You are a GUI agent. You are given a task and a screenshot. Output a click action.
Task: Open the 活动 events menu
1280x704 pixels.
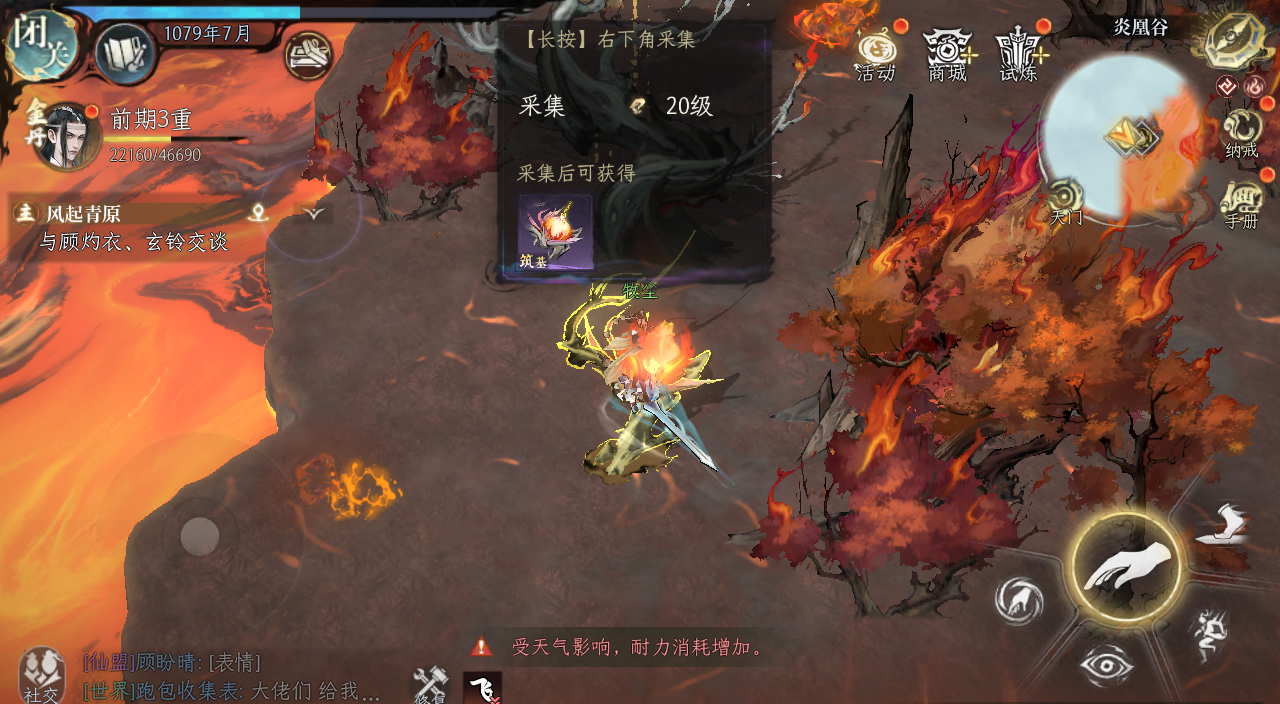point(875,52)
